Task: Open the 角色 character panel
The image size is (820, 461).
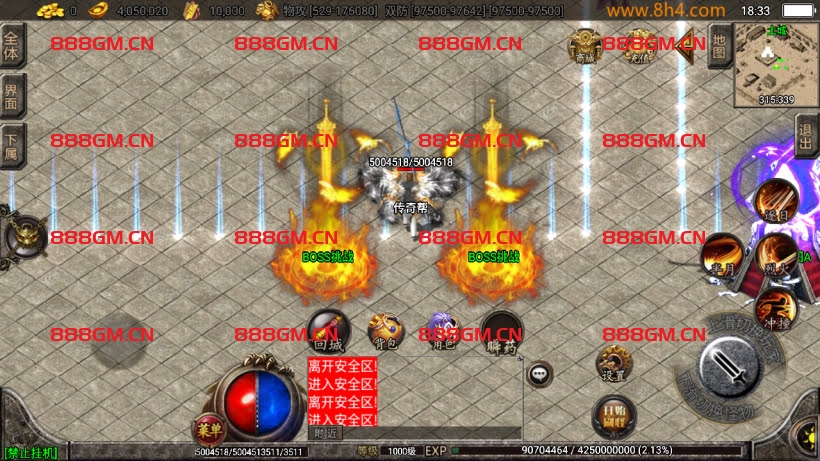Action: pos(442,330)
